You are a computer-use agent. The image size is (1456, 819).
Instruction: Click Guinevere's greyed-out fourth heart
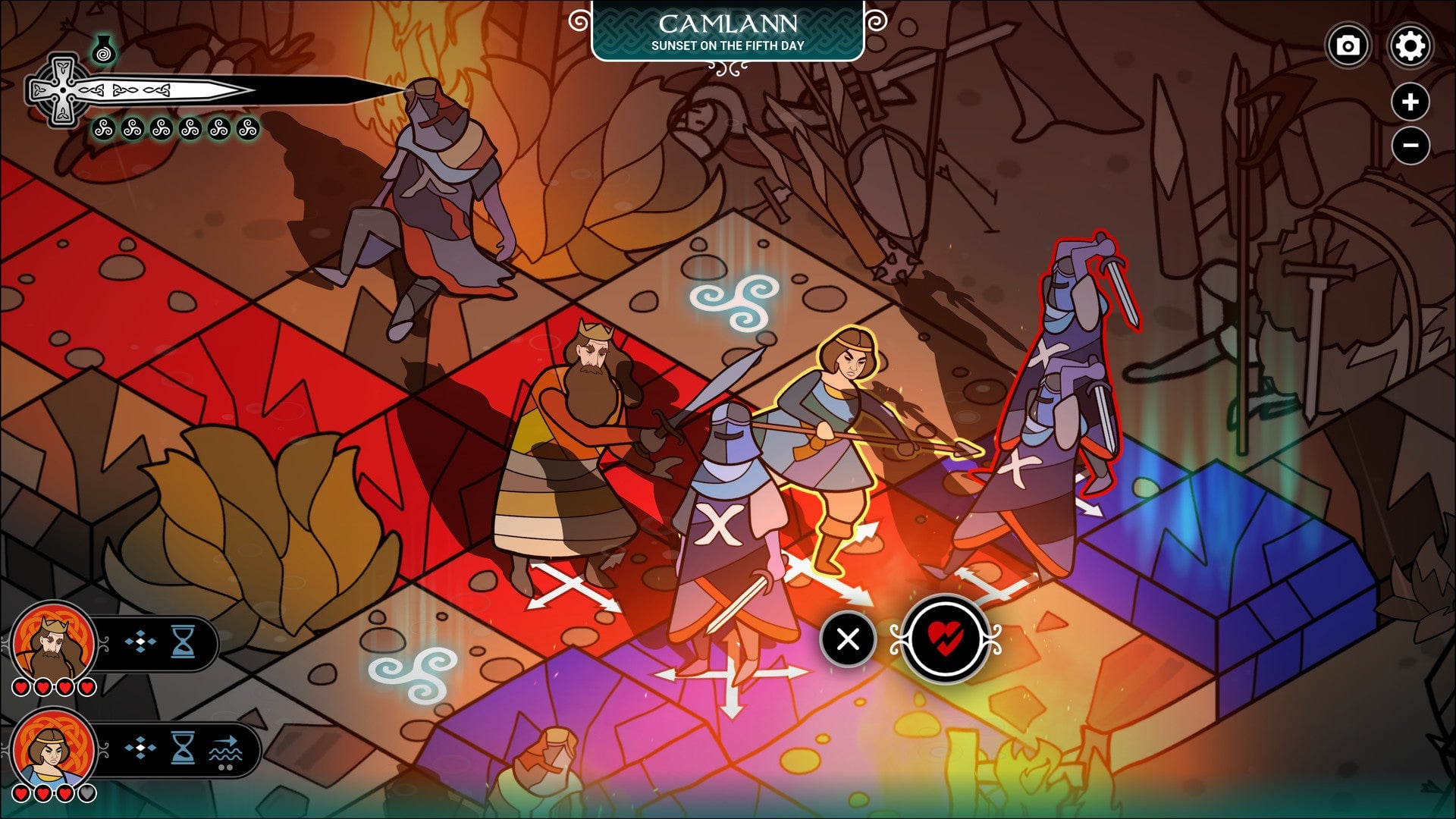click(x=86, y=793)
